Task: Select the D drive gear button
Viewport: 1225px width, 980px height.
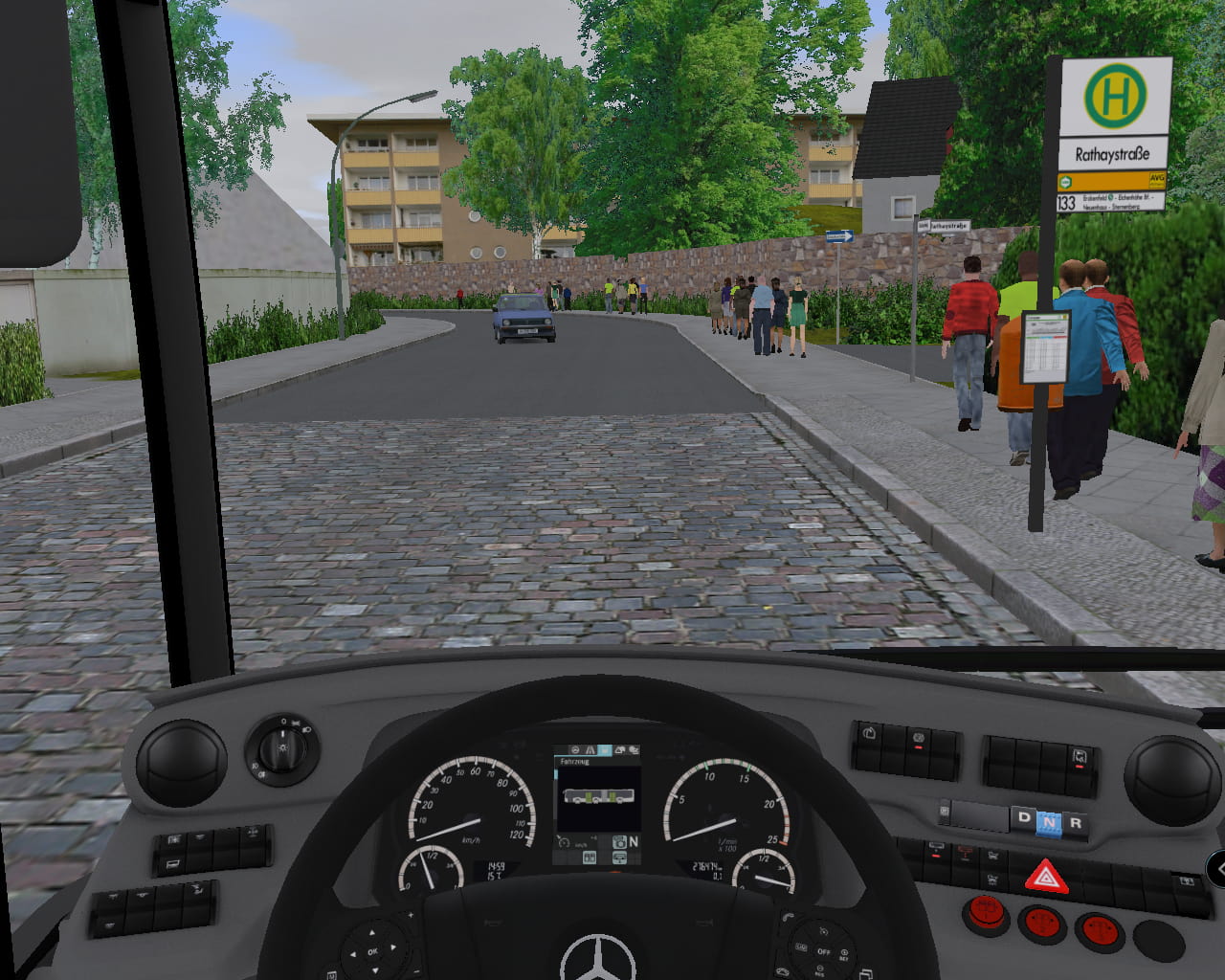Action: (x=1024, y=818)
